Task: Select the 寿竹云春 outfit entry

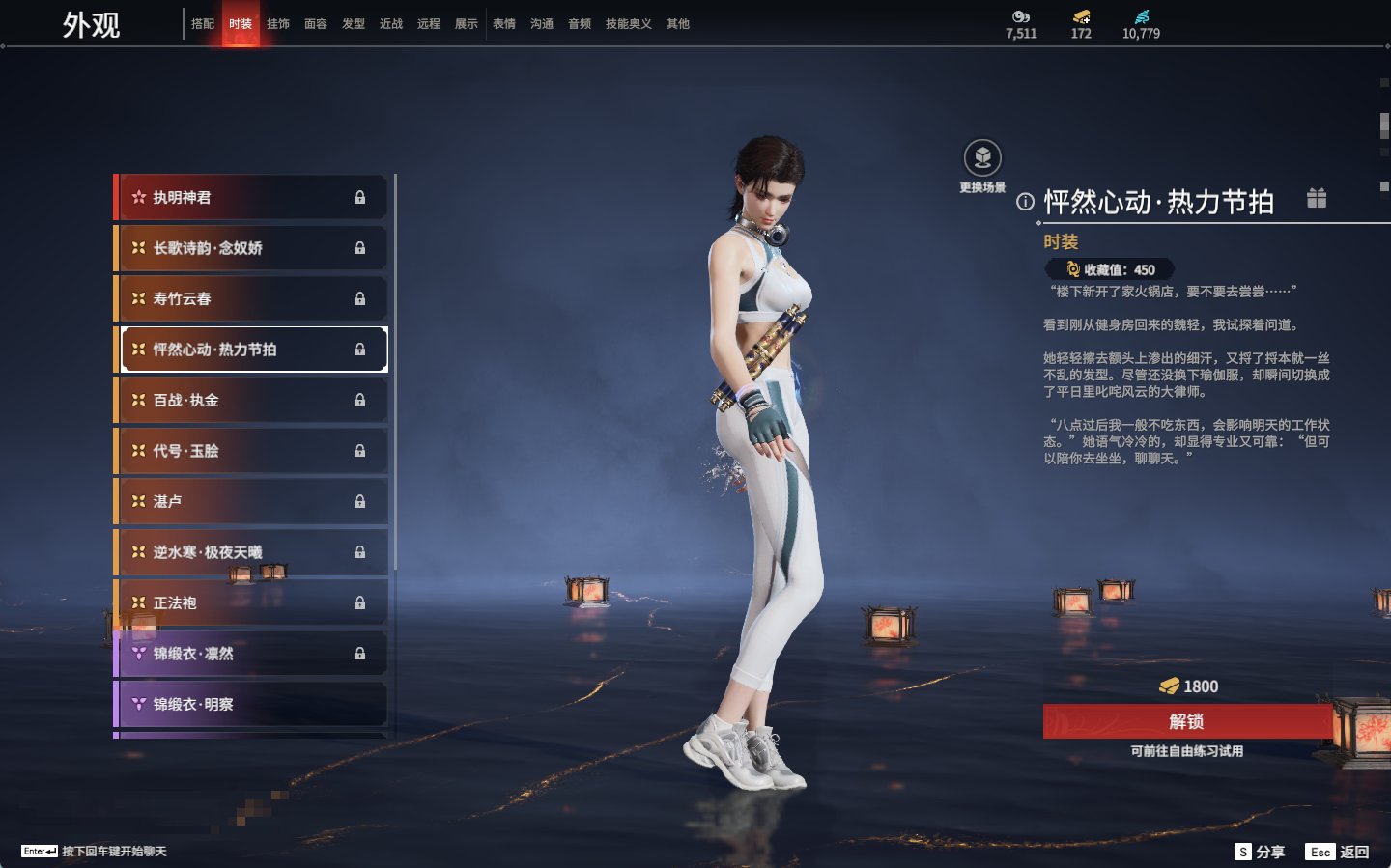Action: tap(251, 298)
